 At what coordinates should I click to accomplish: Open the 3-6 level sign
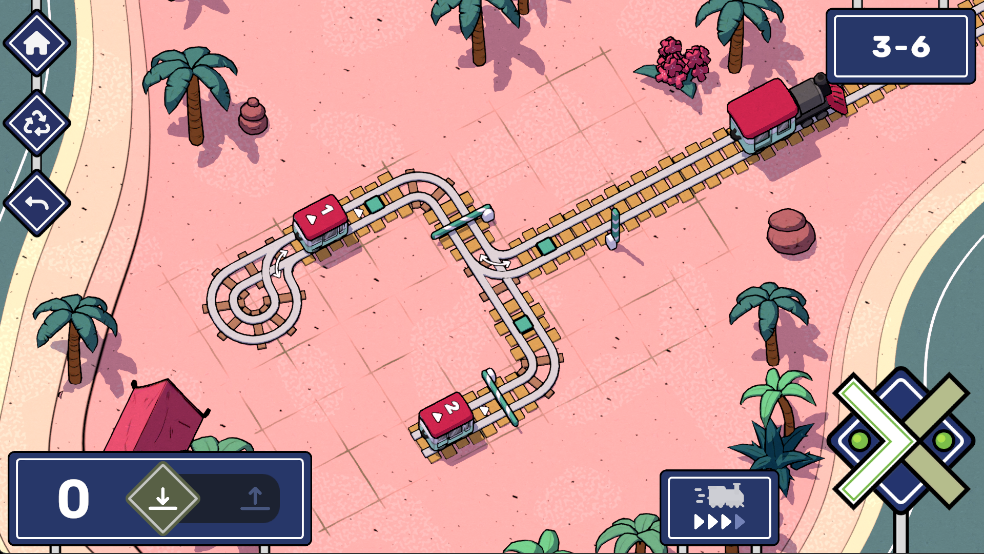(x=900, y=46)
